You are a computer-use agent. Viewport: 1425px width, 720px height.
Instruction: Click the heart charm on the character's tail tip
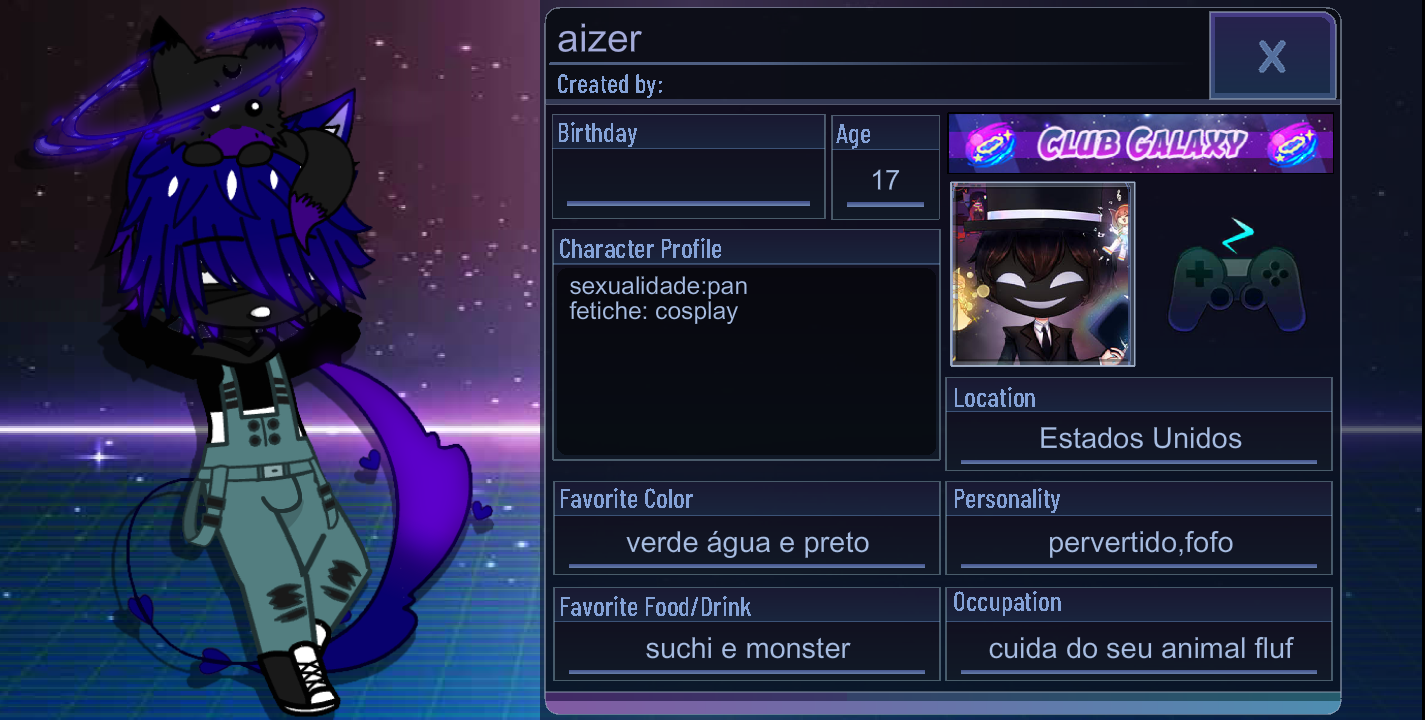click(214, 660)
